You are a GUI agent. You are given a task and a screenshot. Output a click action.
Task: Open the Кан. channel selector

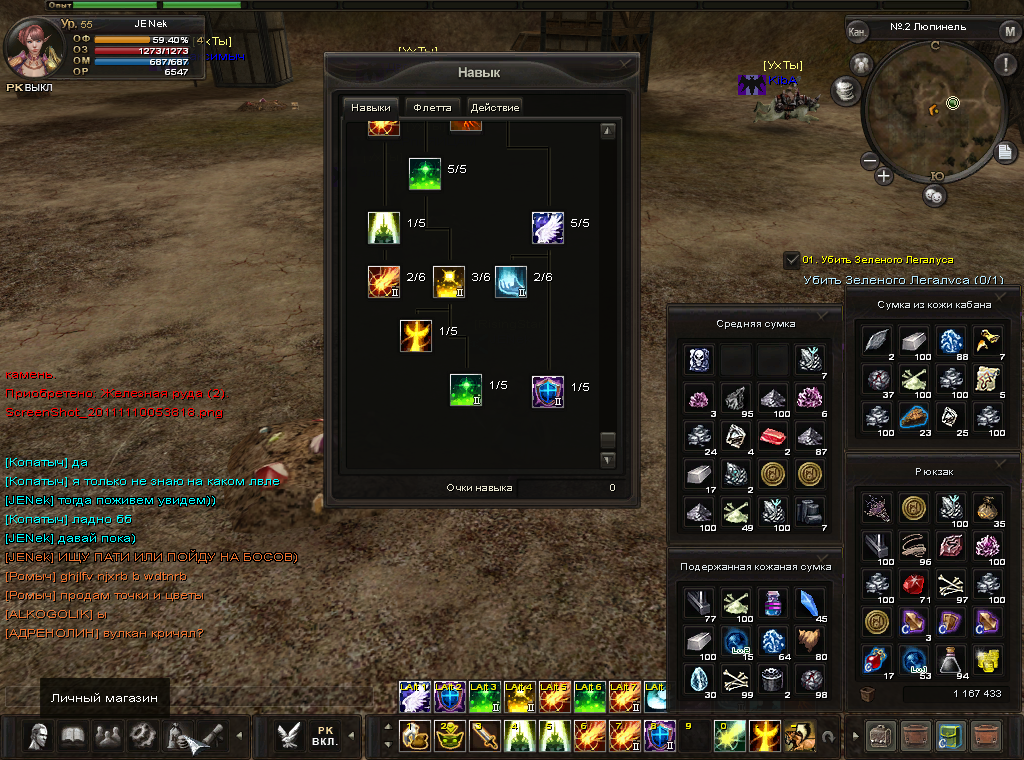click(x=857, y=31)
